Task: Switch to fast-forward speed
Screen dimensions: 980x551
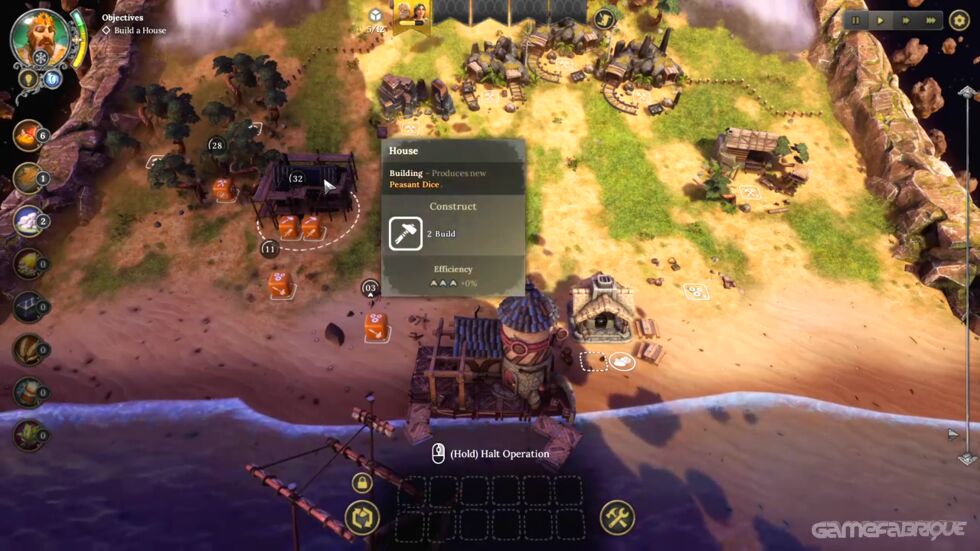Action: click(x=906, y=20)
